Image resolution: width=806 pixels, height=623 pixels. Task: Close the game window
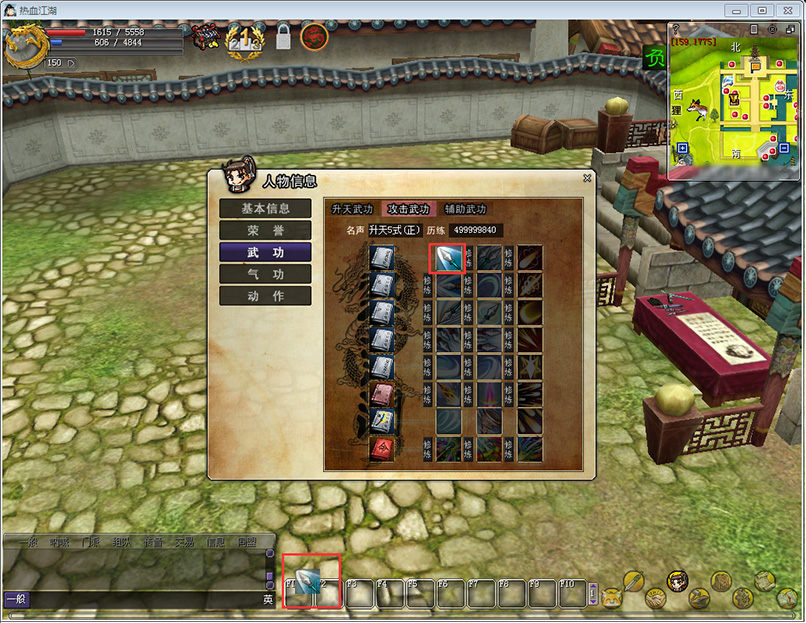pos(787,9)
